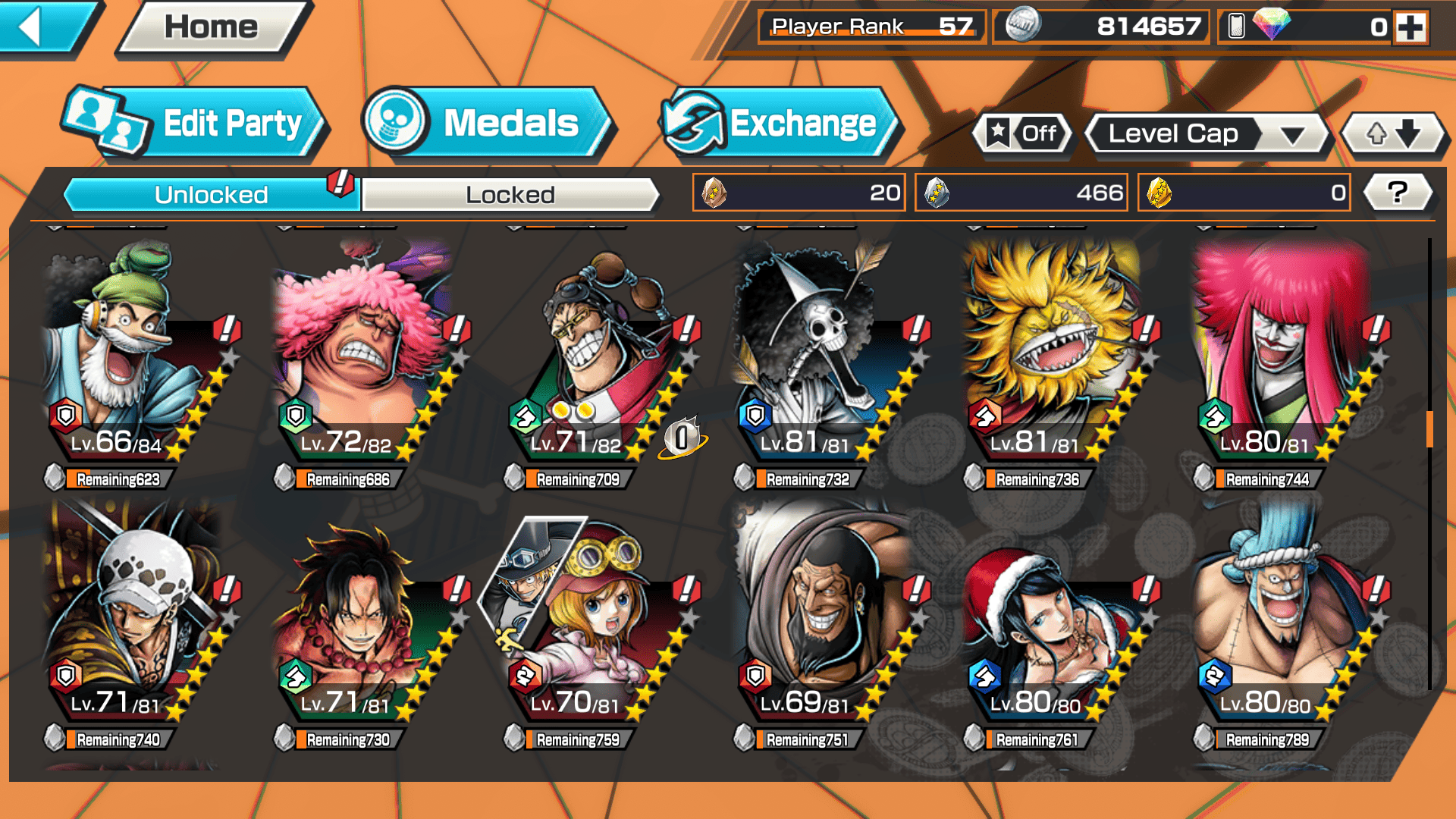Select the Lv.66/84 character with green bandana
Image resolution: width=1456 pixels, height=819 pixels.
(x=129, y=356)
